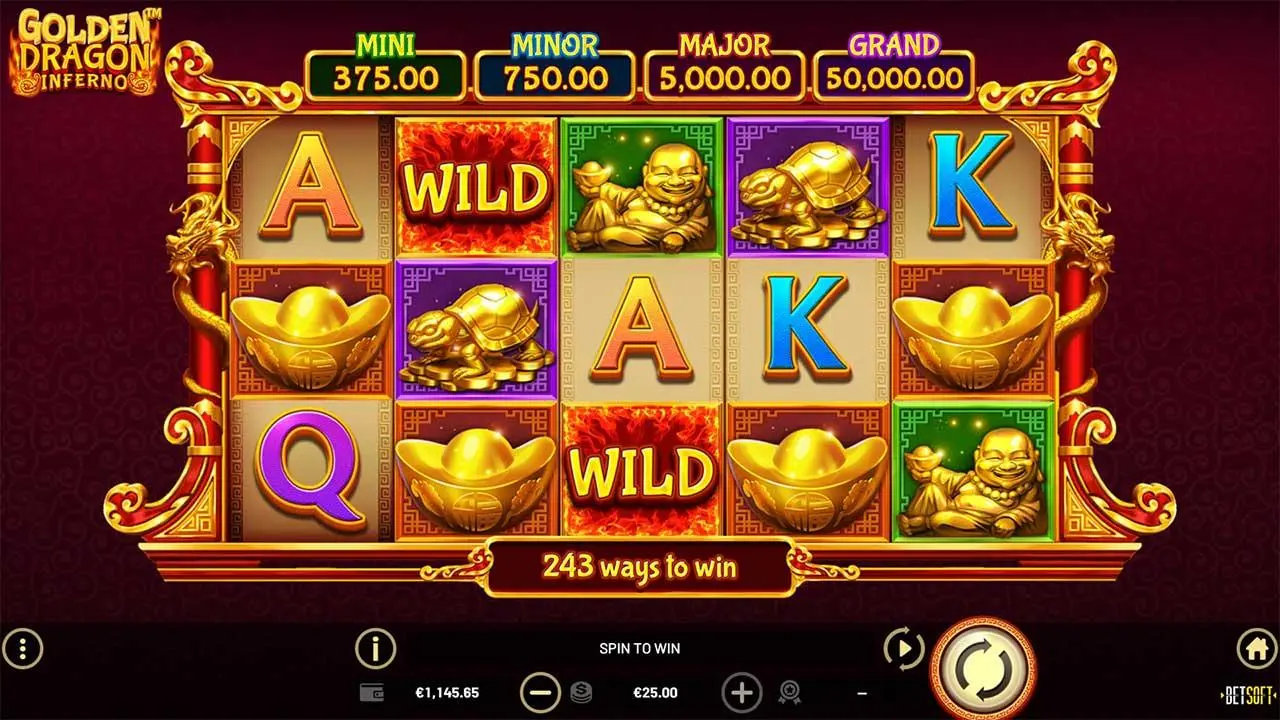Click the home icon to exit game
The height and width of the screenshot is (720, 1280).
pyautogui.click(x=1257, y=649)
